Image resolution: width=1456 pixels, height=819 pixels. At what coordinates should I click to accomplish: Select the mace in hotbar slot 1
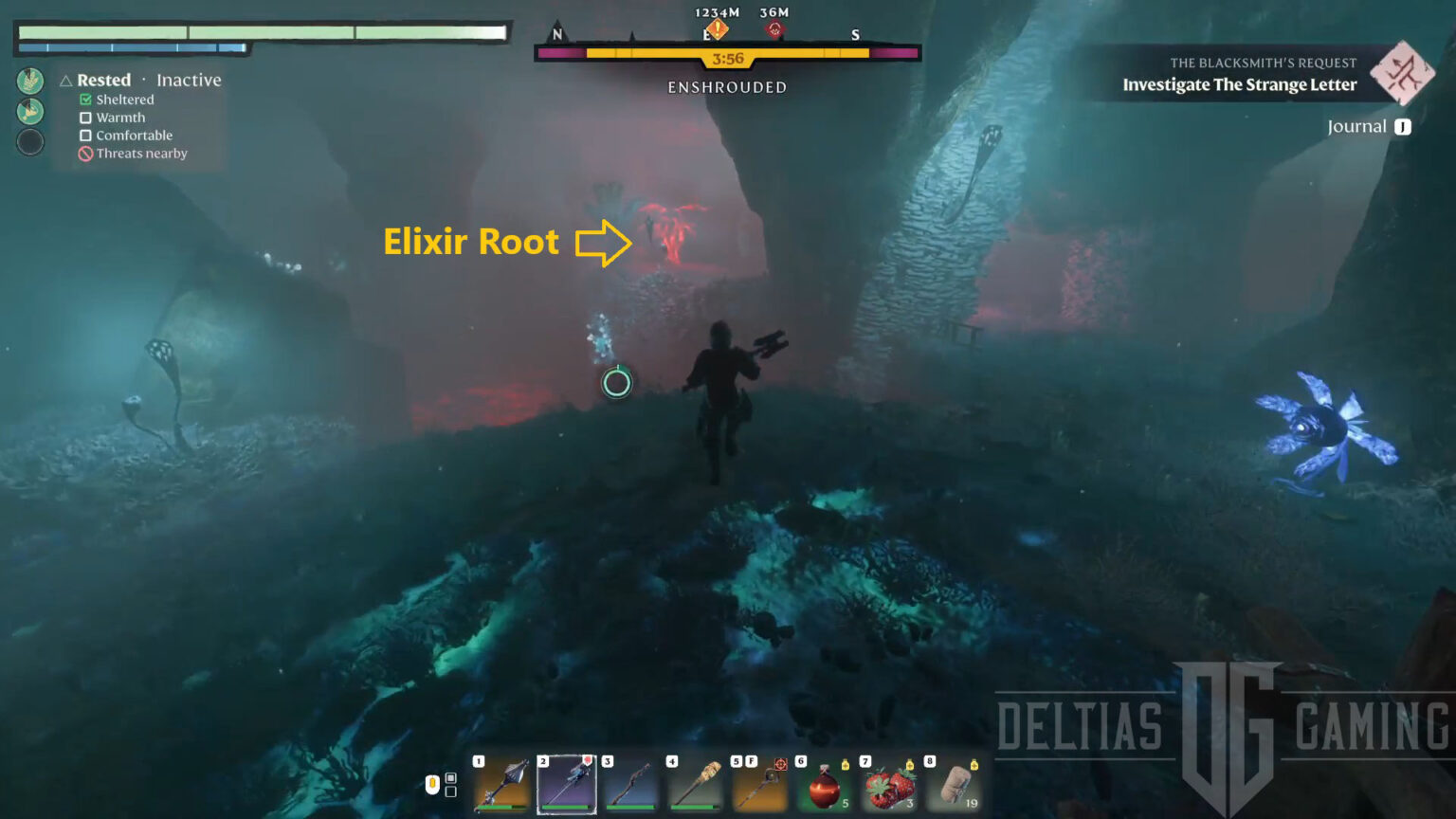(500, 785)
